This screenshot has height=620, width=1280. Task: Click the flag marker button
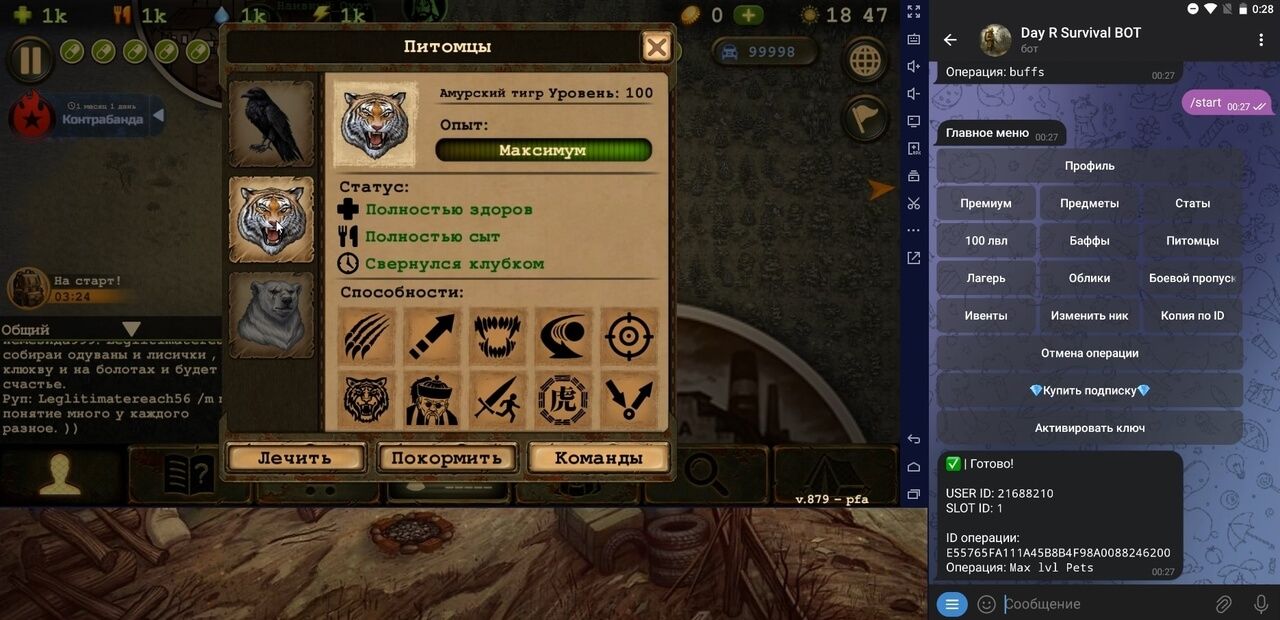coord(865,118)
